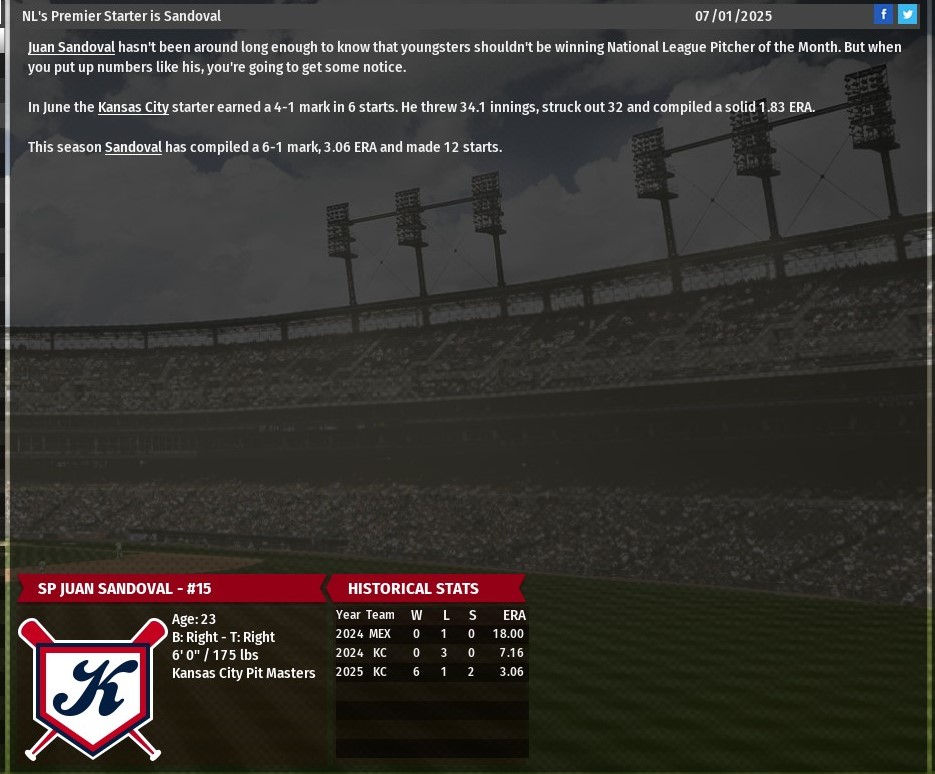
Task: Select the 2024 MEX stats row
Action: [x=430, y=634]
